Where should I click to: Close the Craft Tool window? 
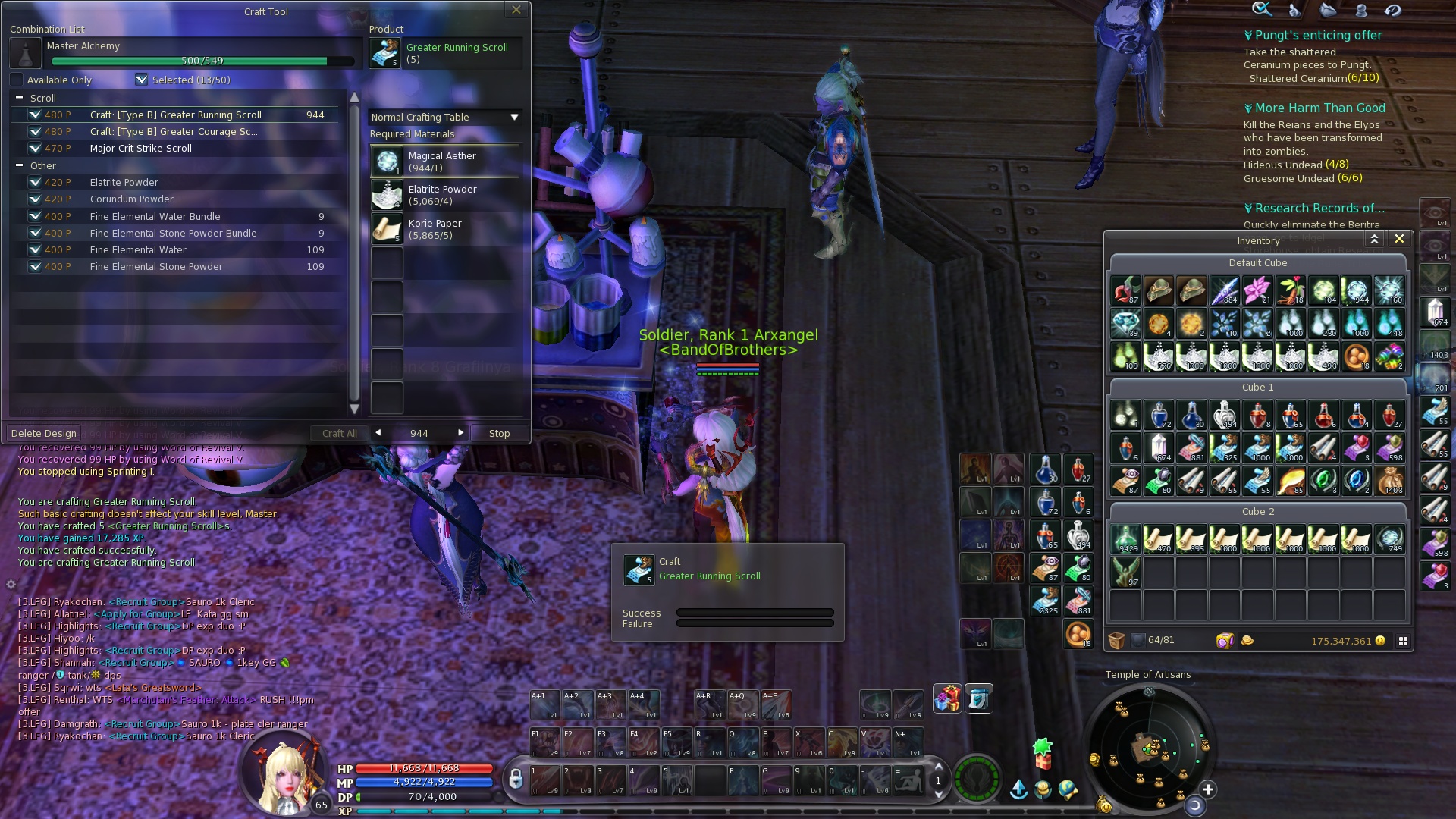click(x=516, y=10)
